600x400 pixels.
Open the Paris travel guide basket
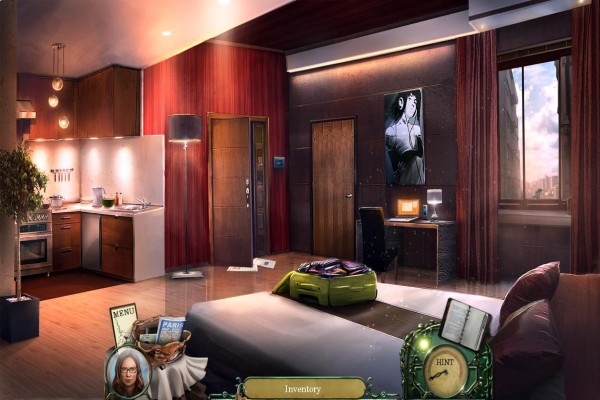(x=164, y=340)
